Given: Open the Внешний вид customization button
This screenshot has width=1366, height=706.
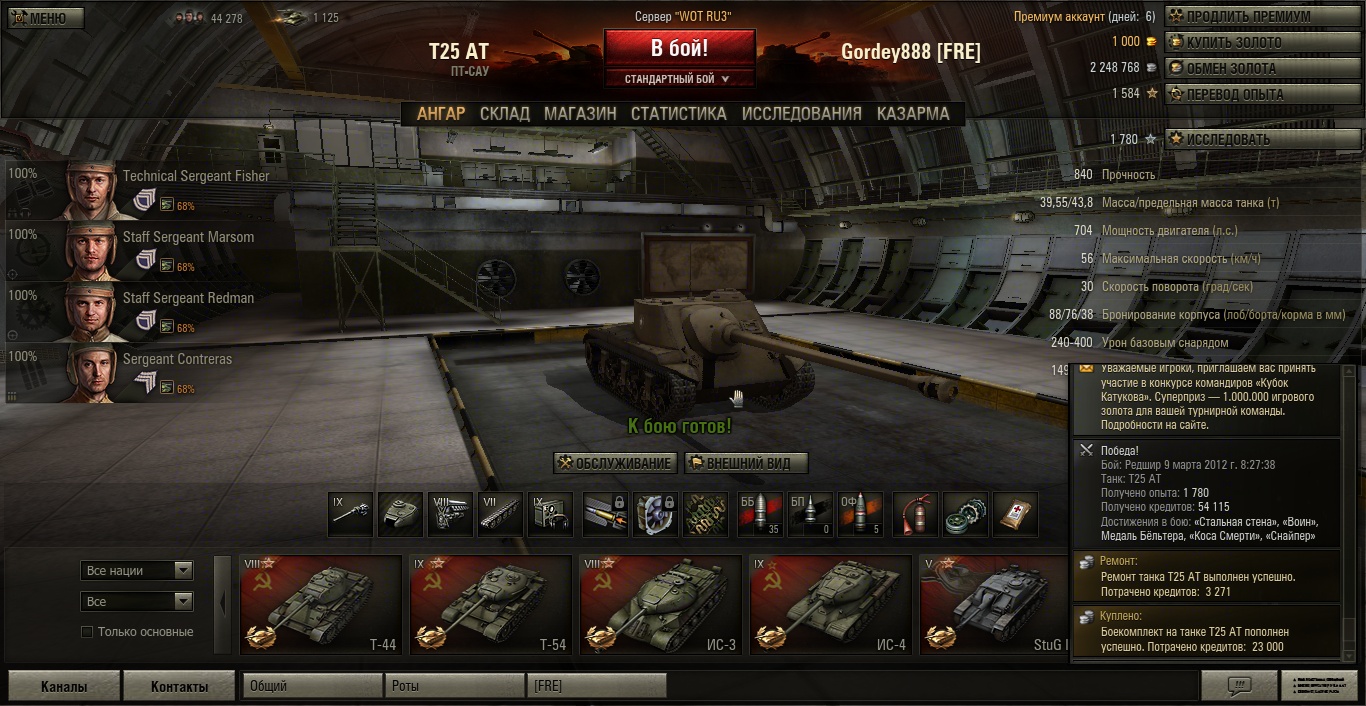Looking at the screenshot, I should point(746,463).
